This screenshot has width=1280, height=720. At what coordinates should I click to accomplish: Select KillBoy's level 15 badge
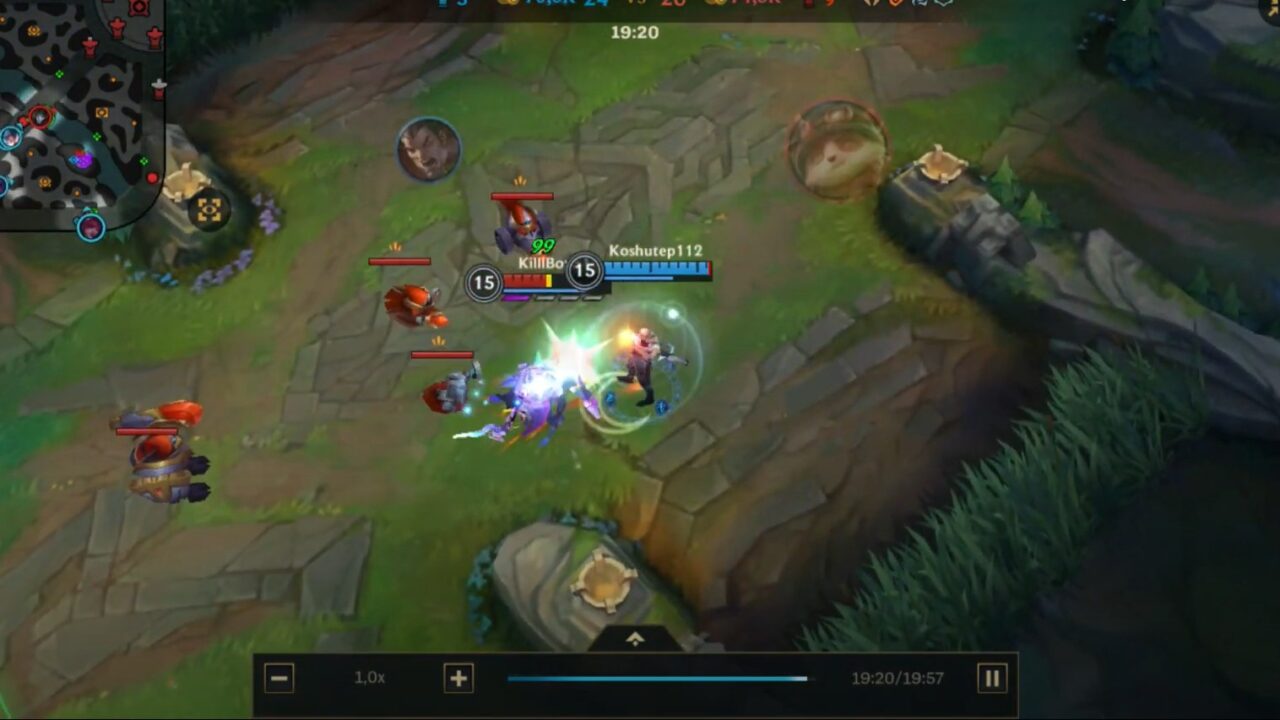point(483,283)
